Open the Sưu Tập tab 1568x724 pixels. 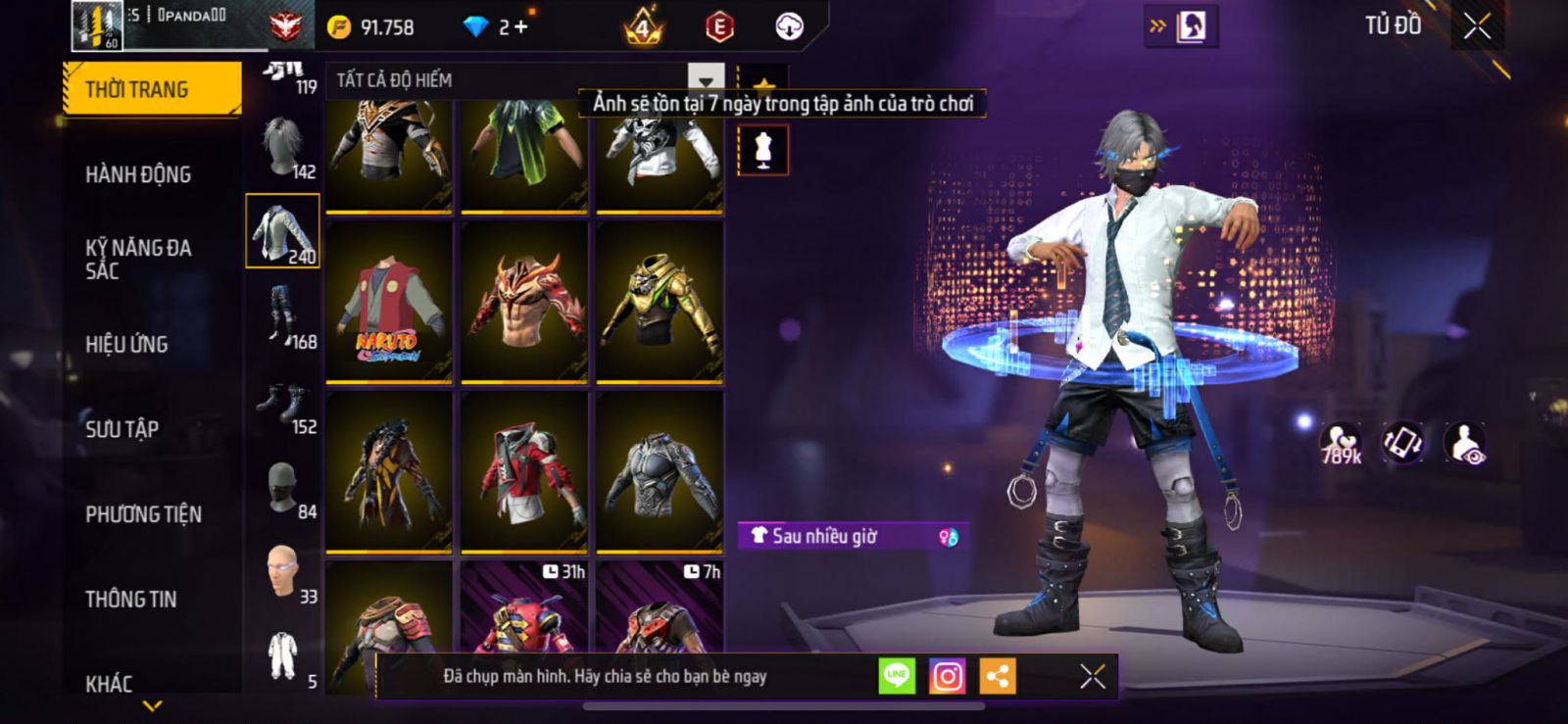pos(122,429)
